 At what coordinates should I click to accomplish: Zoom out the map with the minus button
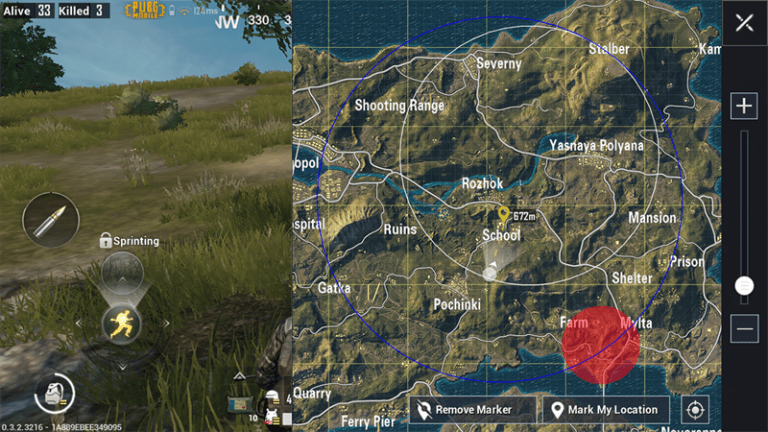[x=744, y=328]
